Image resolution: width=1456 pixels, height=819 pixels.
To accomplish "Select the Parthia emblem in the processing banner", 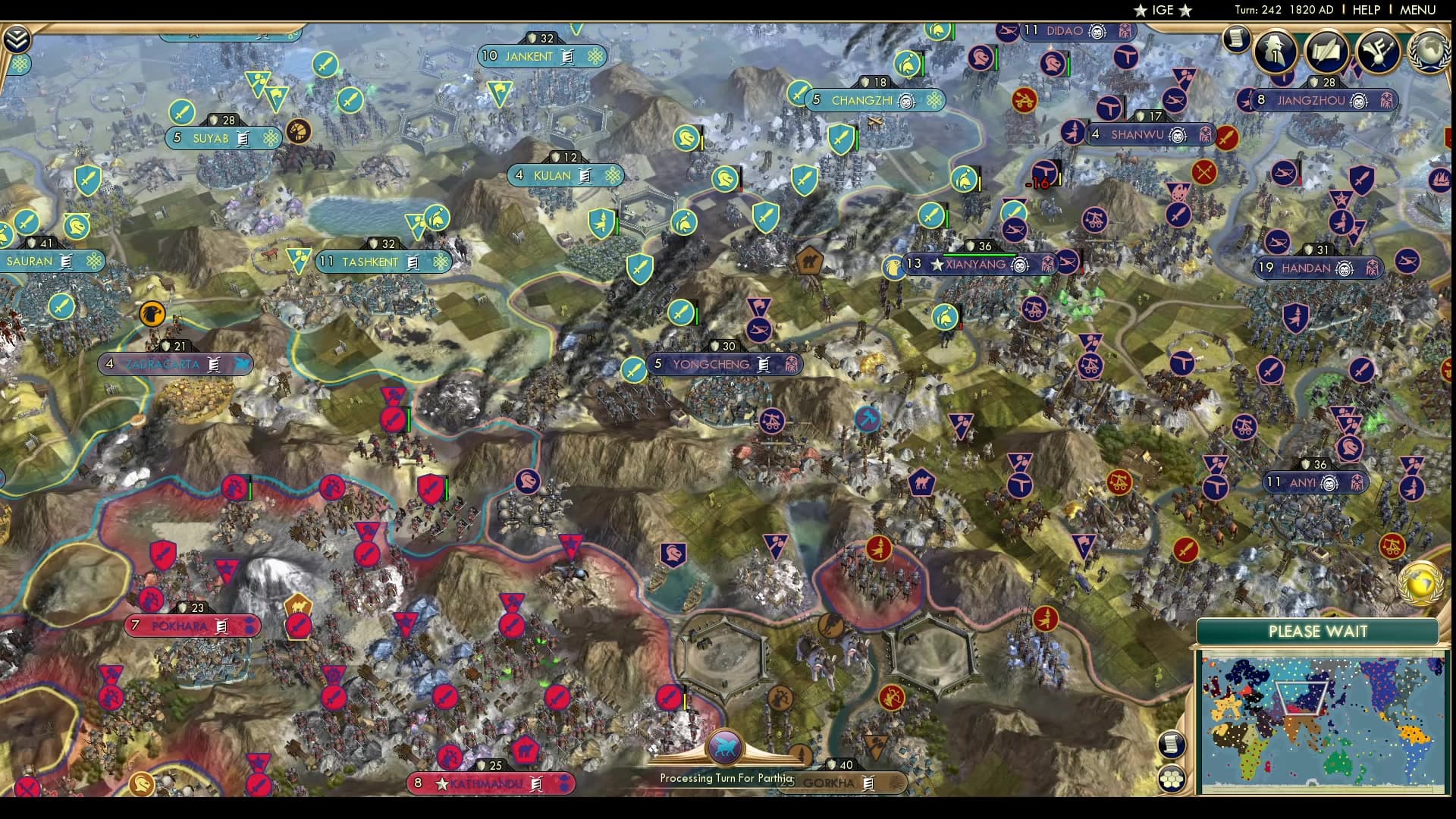I will (x=726, y=747).
